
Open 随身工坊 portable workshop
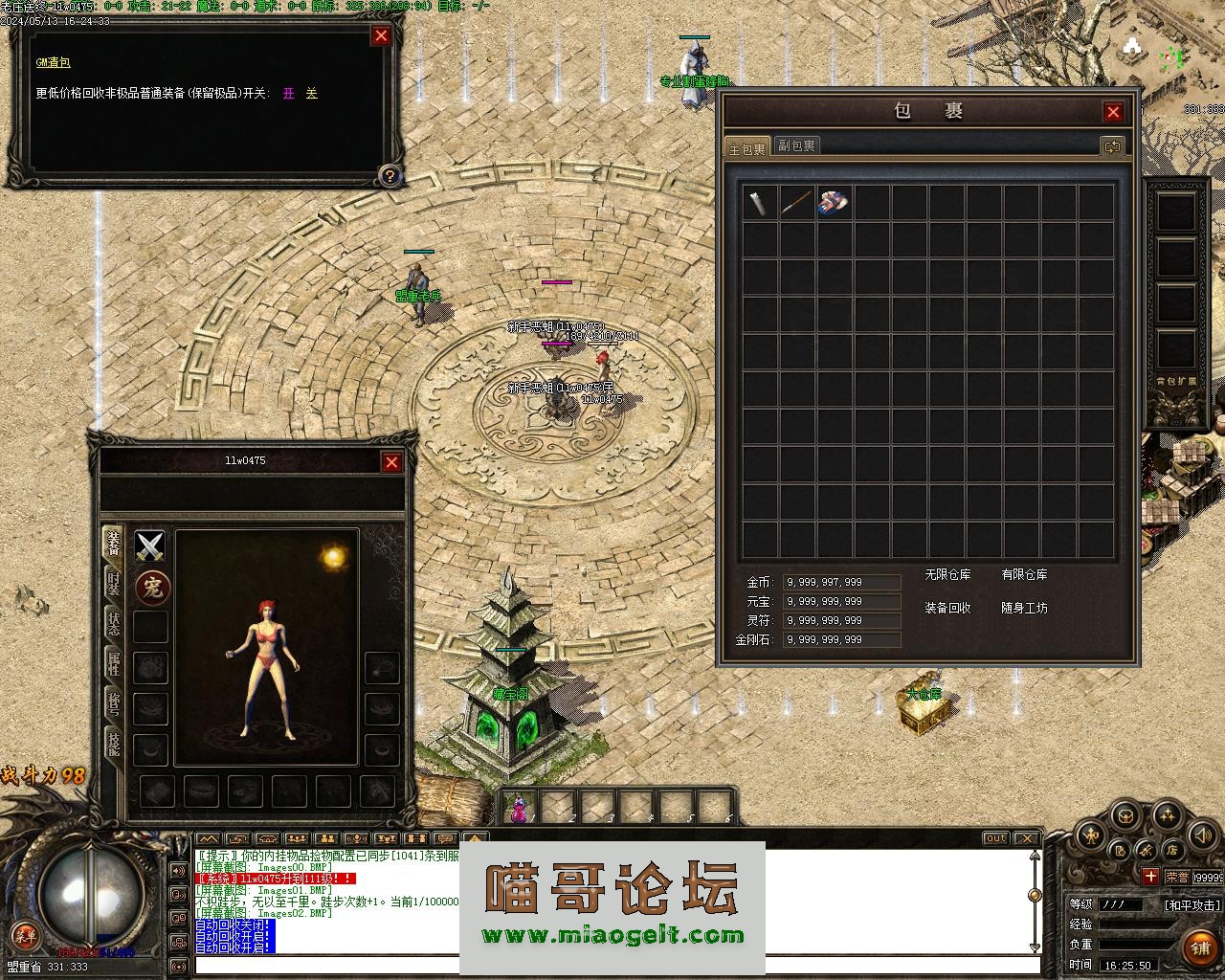click(x=1024, y=609)
